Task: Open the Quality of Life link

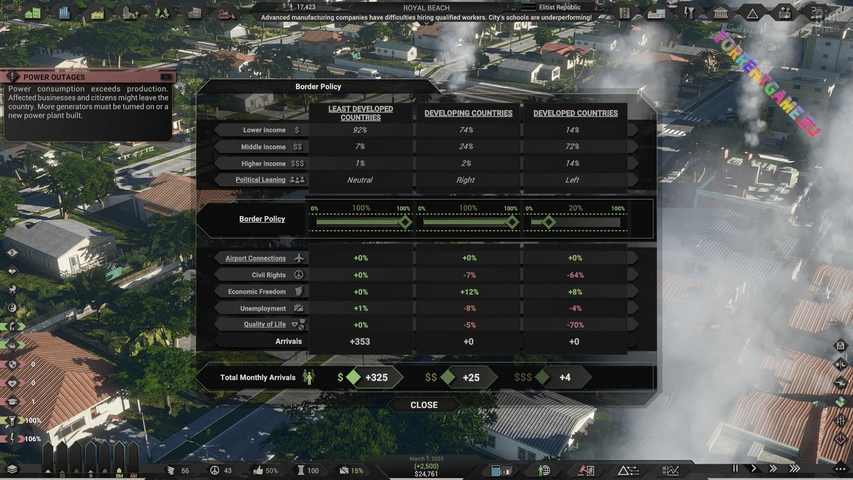Action: 264,324
